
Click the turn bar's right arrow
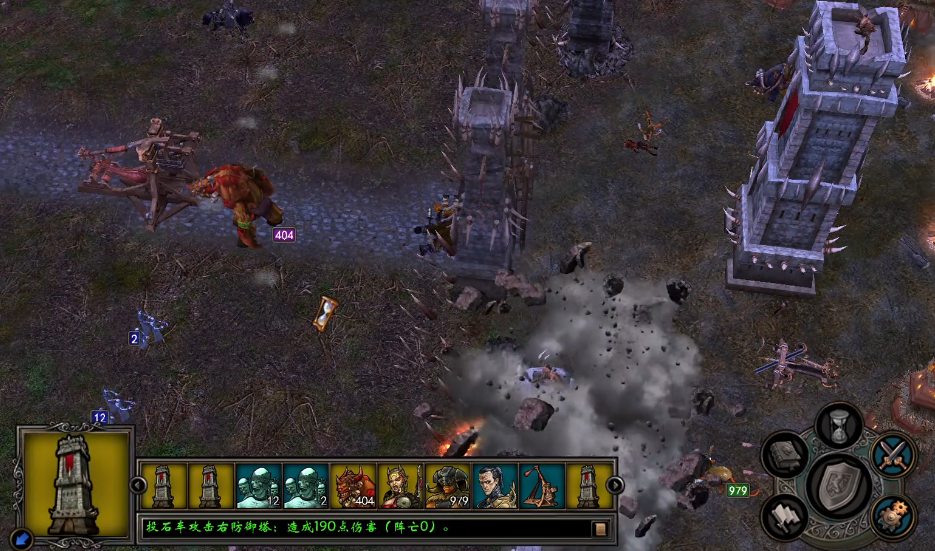tap(615, 485)
